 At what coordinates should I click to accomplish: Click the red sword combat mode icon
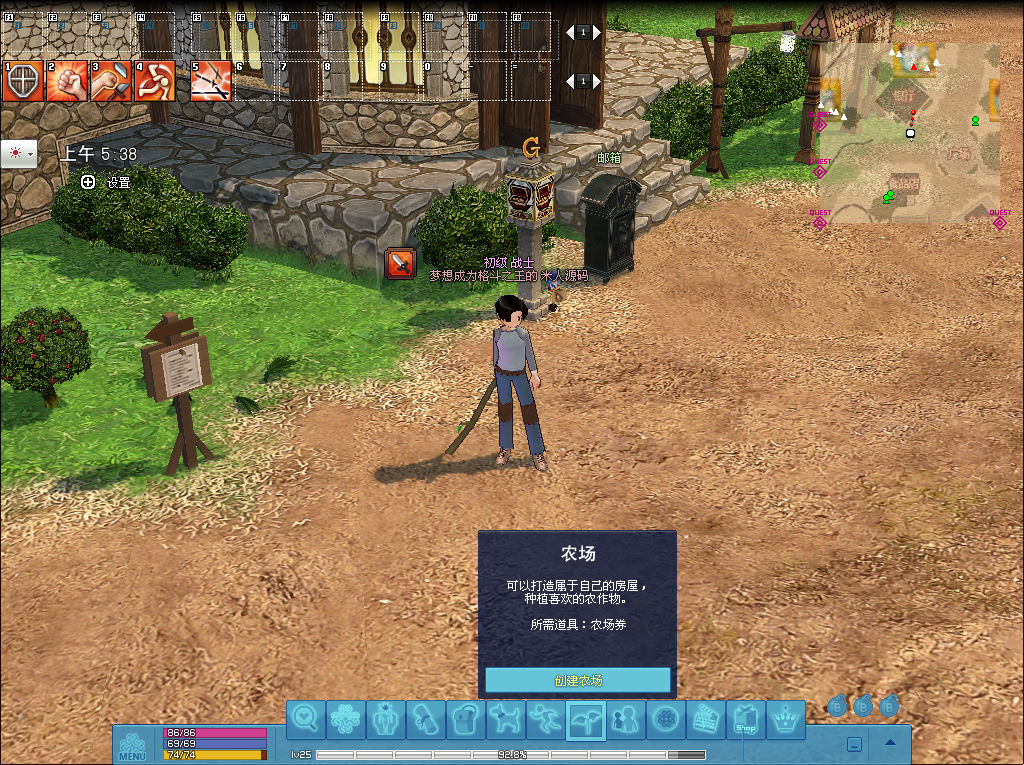[x=400, y=263]
